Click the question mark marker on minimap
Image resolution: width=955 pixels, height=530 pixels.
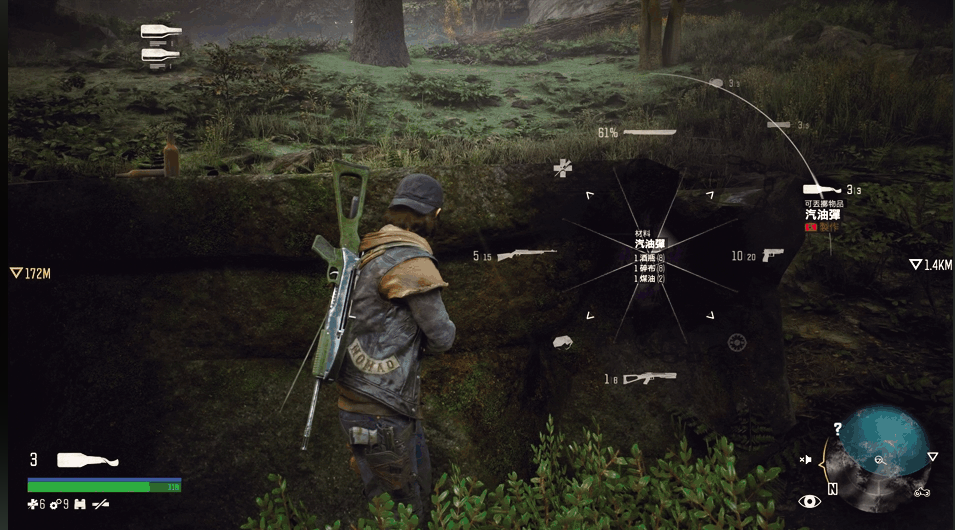tap(837, 428)
